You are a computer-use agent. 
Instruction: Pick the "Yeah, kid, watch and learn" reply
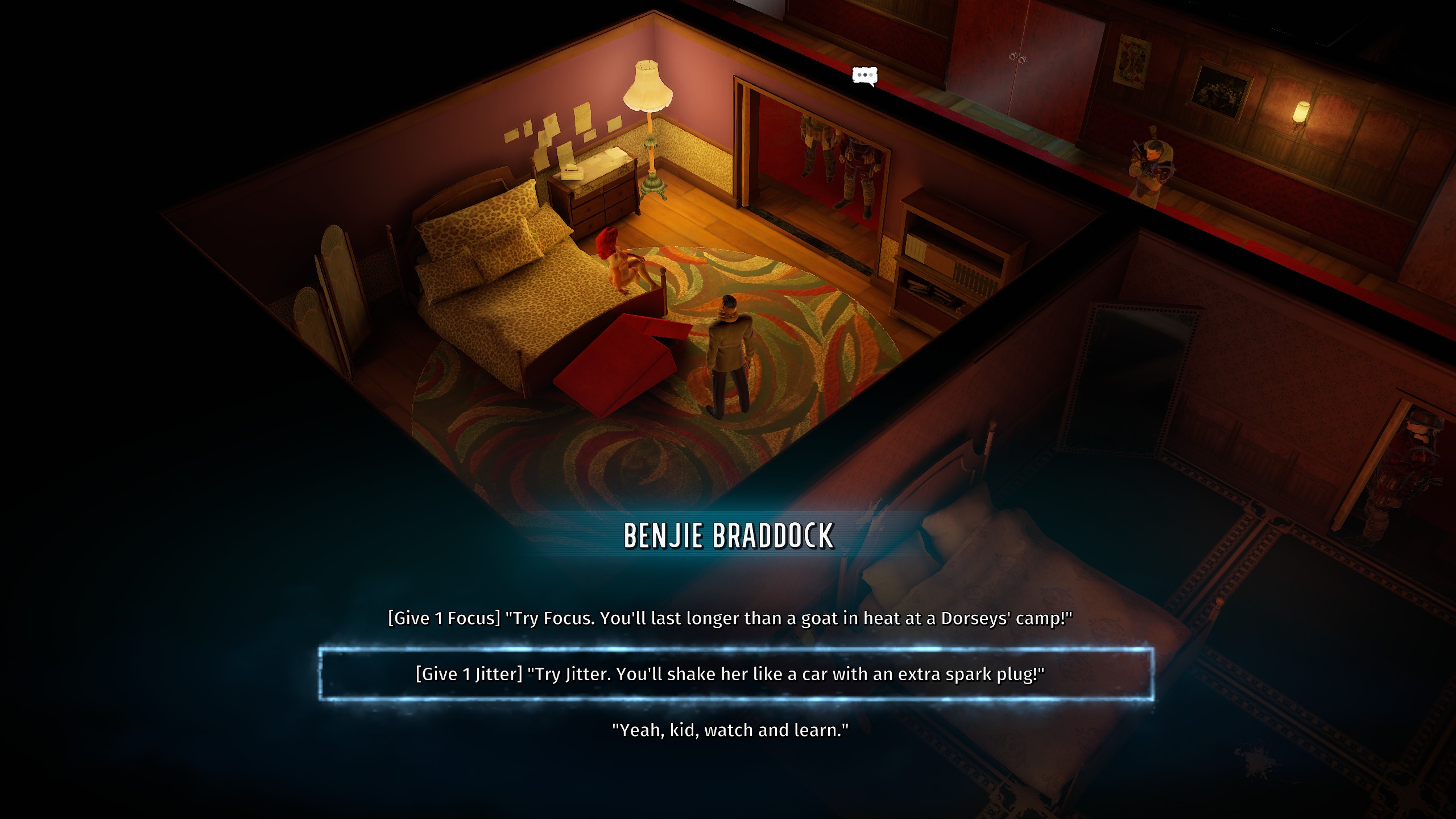point(730,730)
